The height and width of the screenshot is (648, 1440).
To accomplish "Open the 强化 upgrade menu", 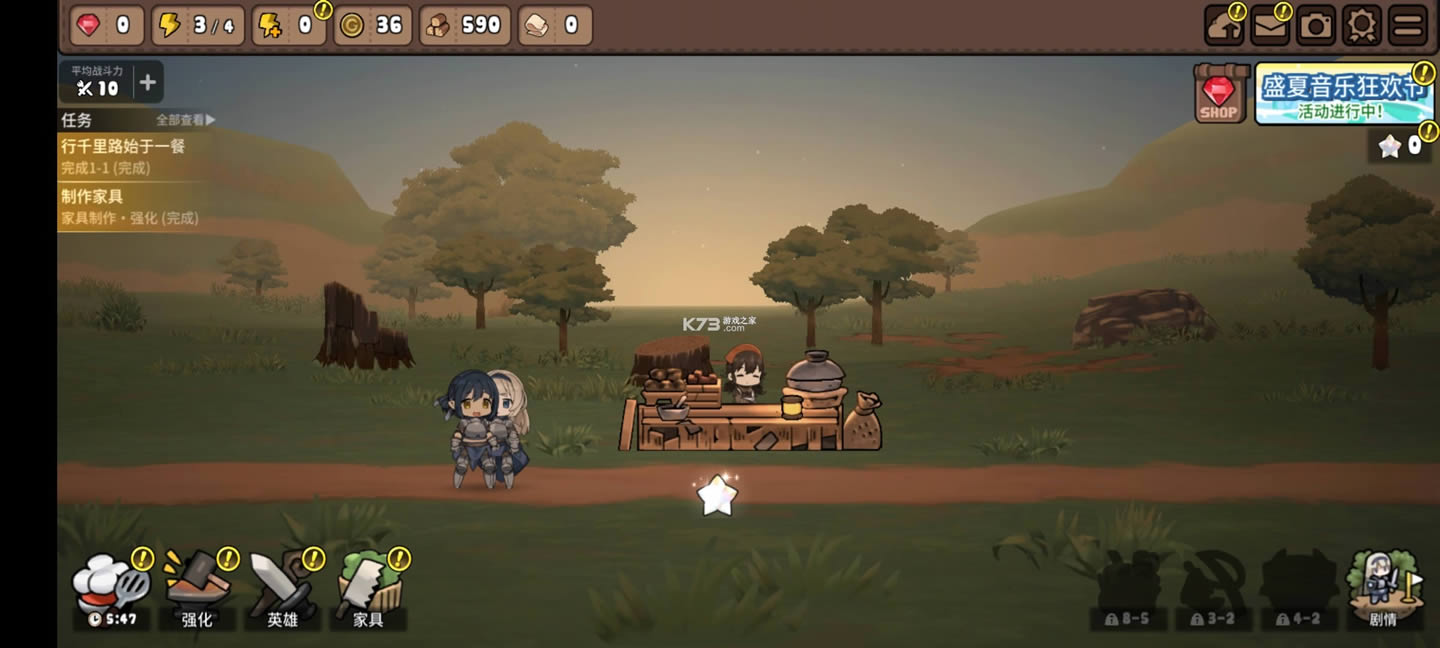I will pos(197,590).
